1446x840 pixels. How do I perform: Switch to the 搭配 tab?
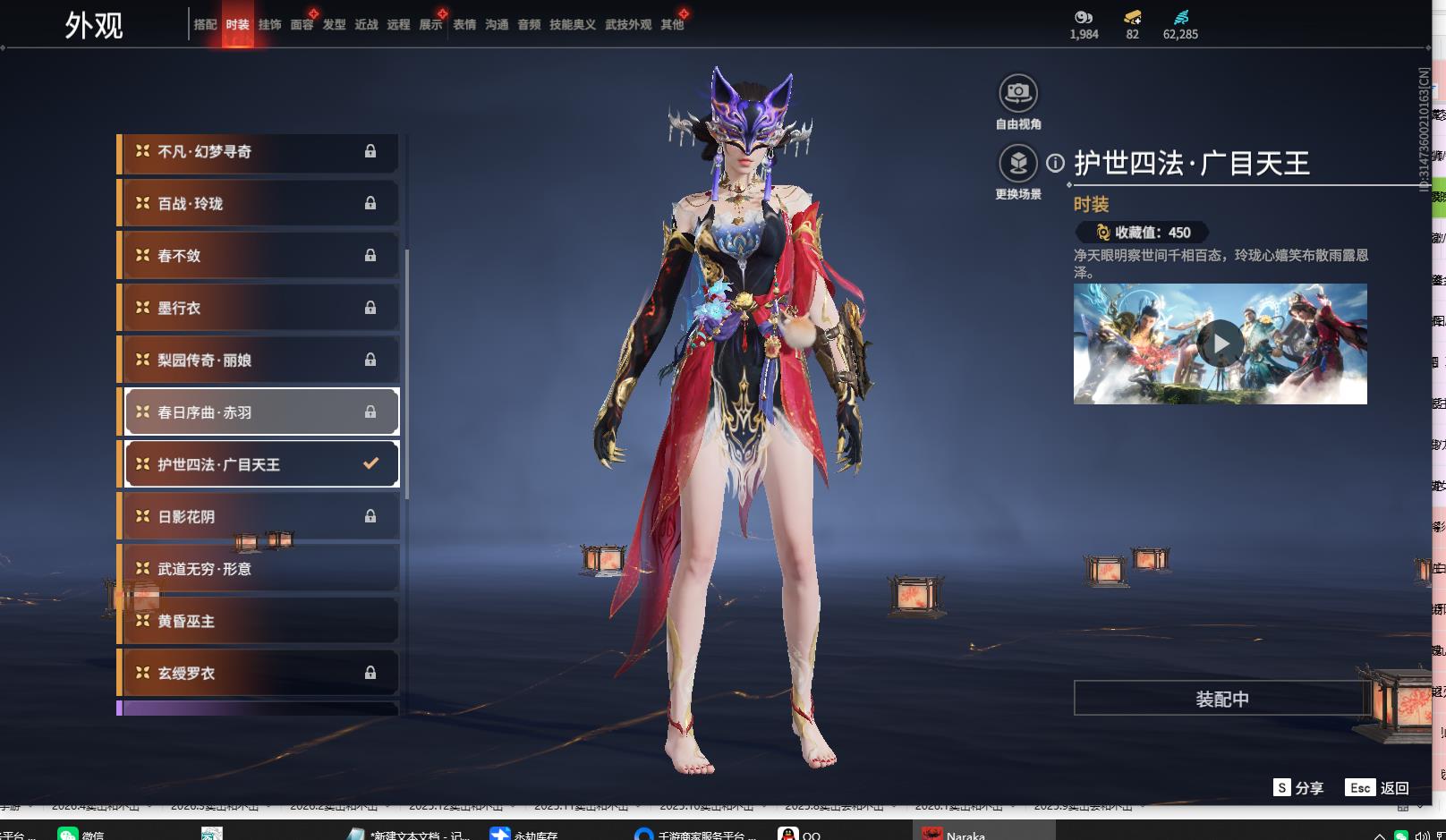205,25
